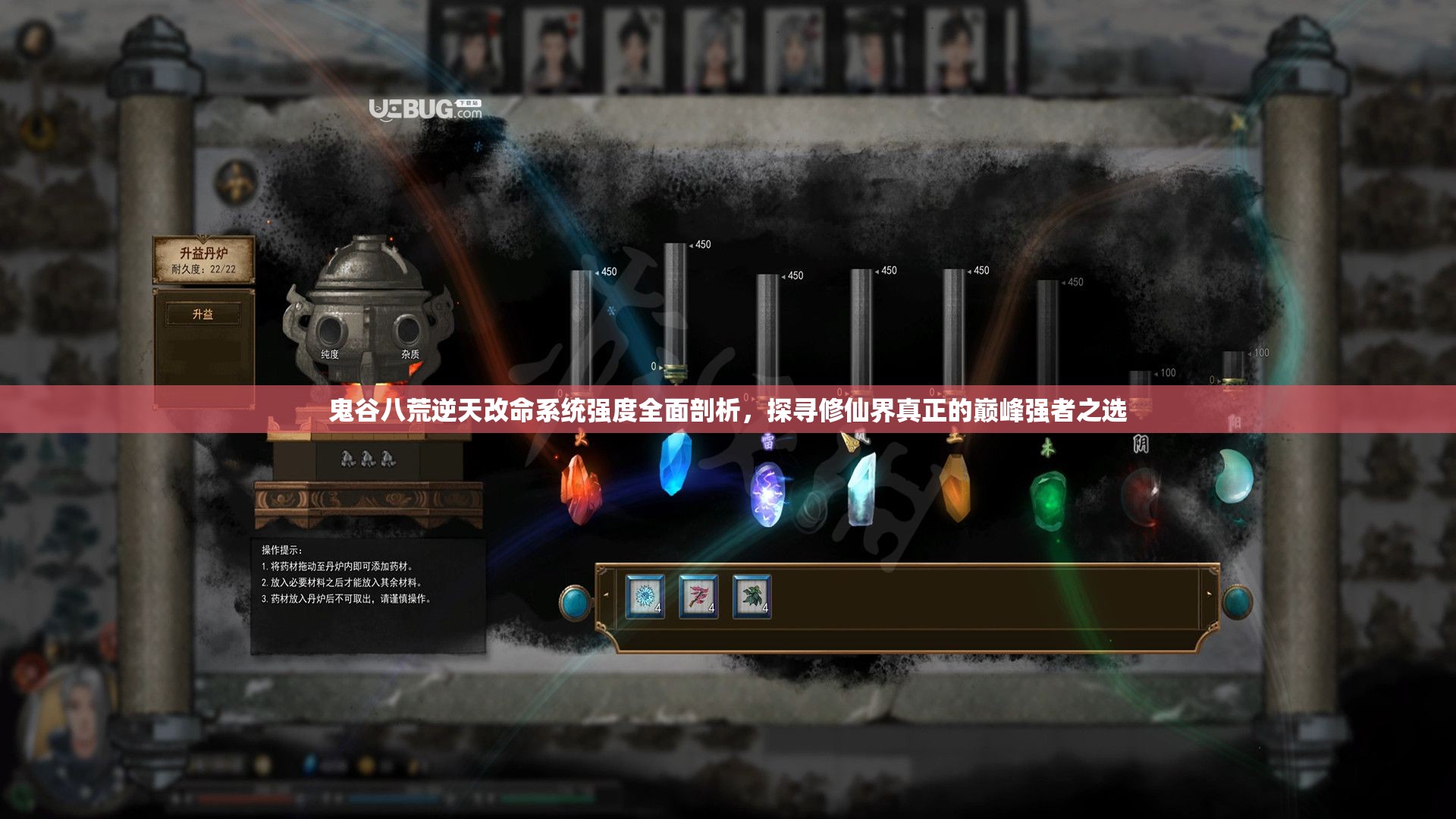1456x819 pixels.
Task: Click the right teal orb on the herb bar
Action: pyautogui.click(x=1237, y=603)
